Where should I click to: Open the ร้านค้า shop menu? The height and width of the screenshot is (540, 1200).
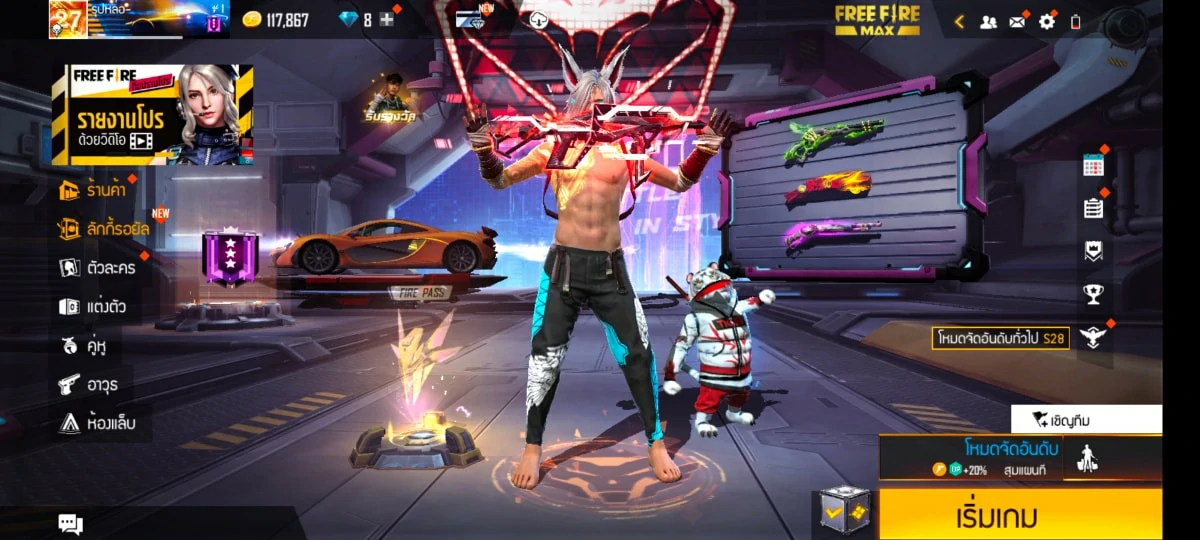[97, 188]
